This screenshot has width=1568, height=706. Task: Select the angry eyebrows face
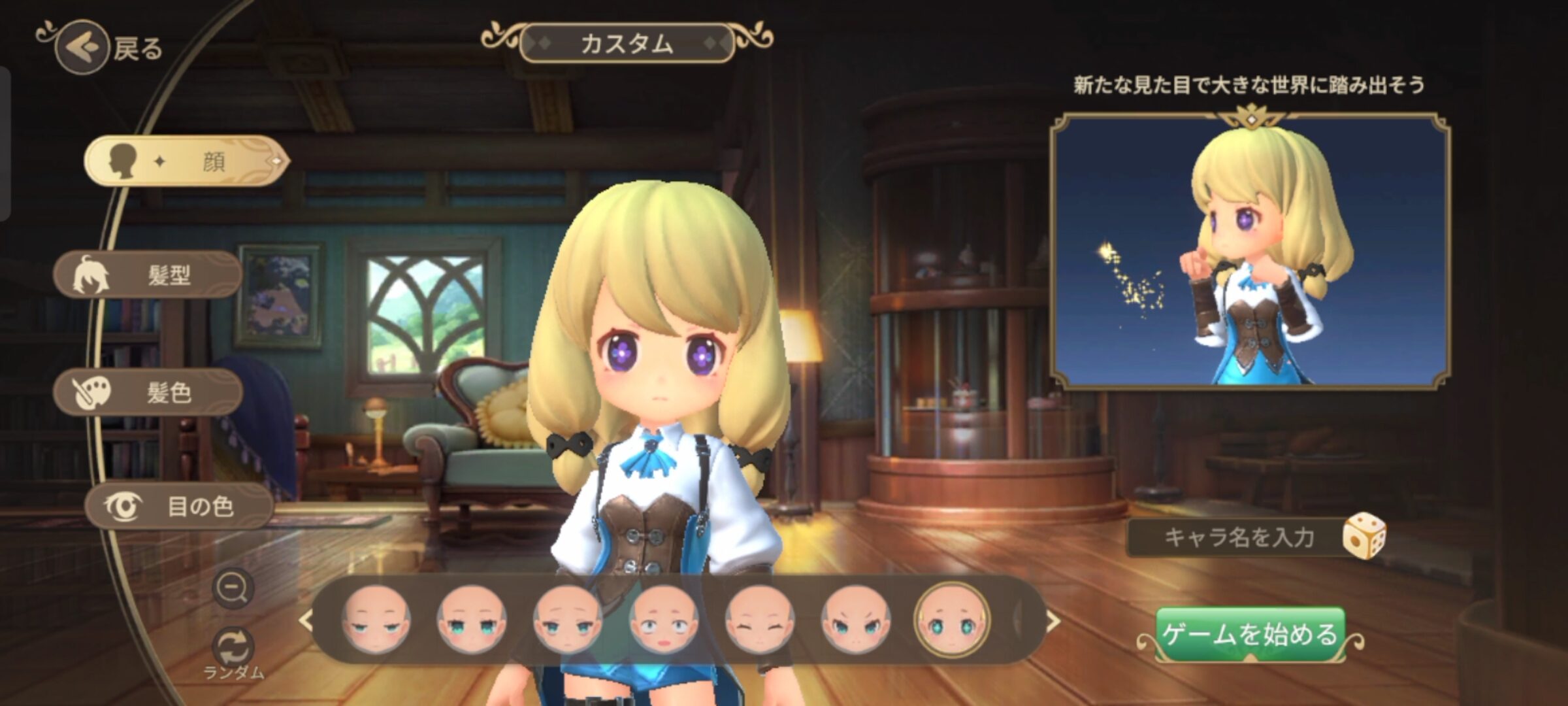(x=855, y=621)
